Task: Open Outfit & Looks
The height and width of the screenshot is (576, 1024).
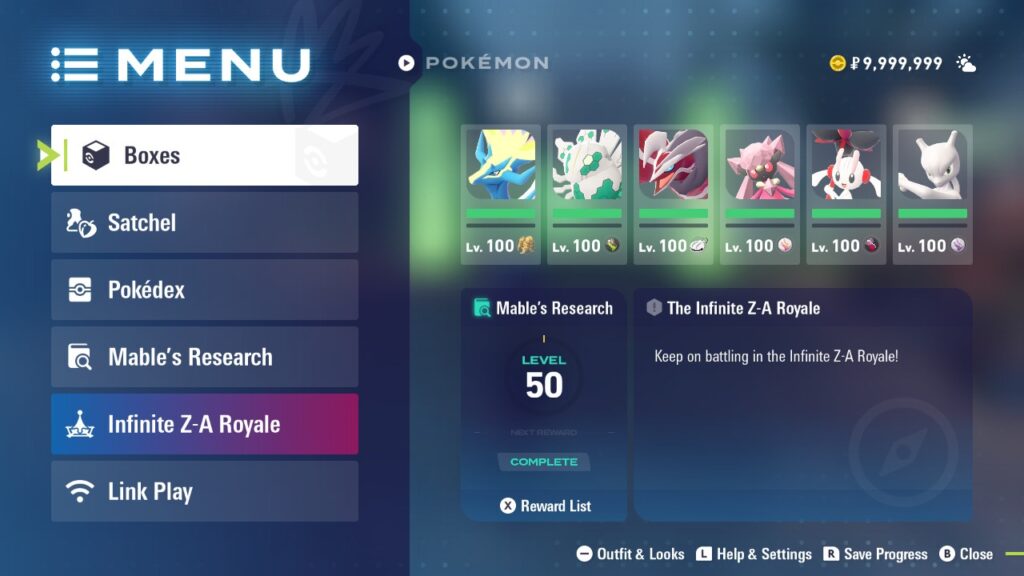Action: pyautogui.click(x=631, y=554)
